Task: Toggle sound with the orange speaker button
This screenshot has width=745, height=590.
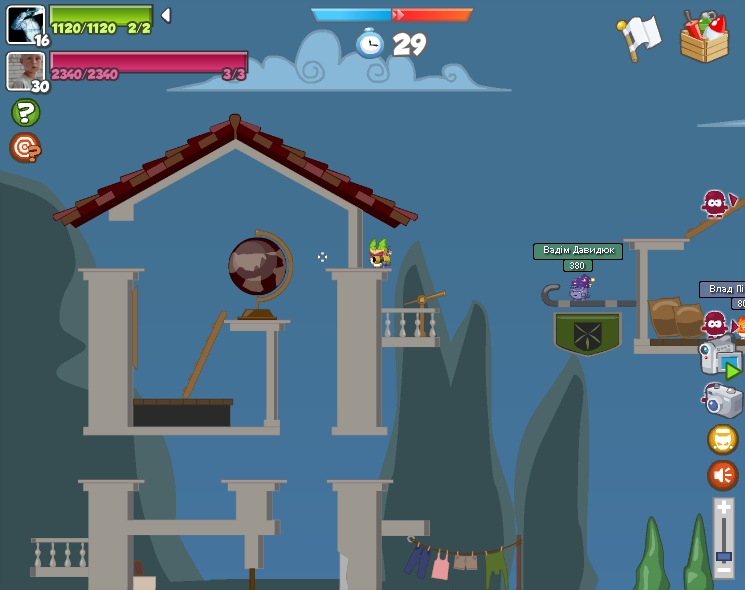Action: pyautogui.click(x=722, y=474)
